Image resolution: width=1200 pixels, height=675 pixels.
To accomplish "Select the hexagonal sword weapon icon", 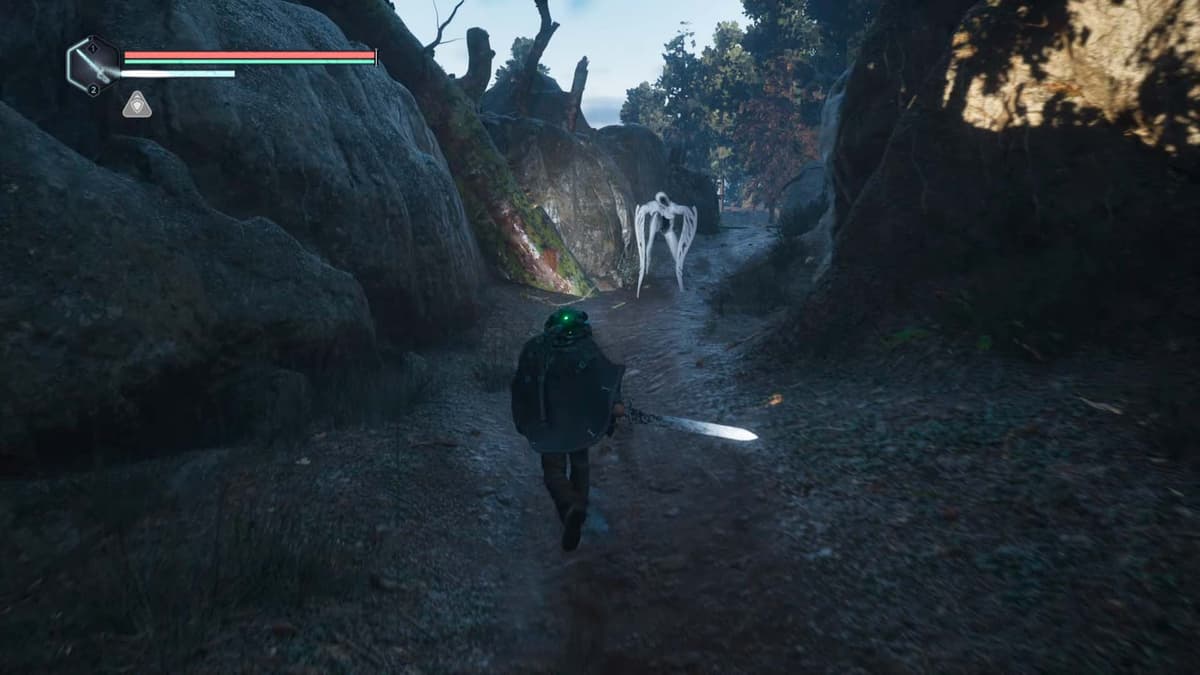I will 92,66.
